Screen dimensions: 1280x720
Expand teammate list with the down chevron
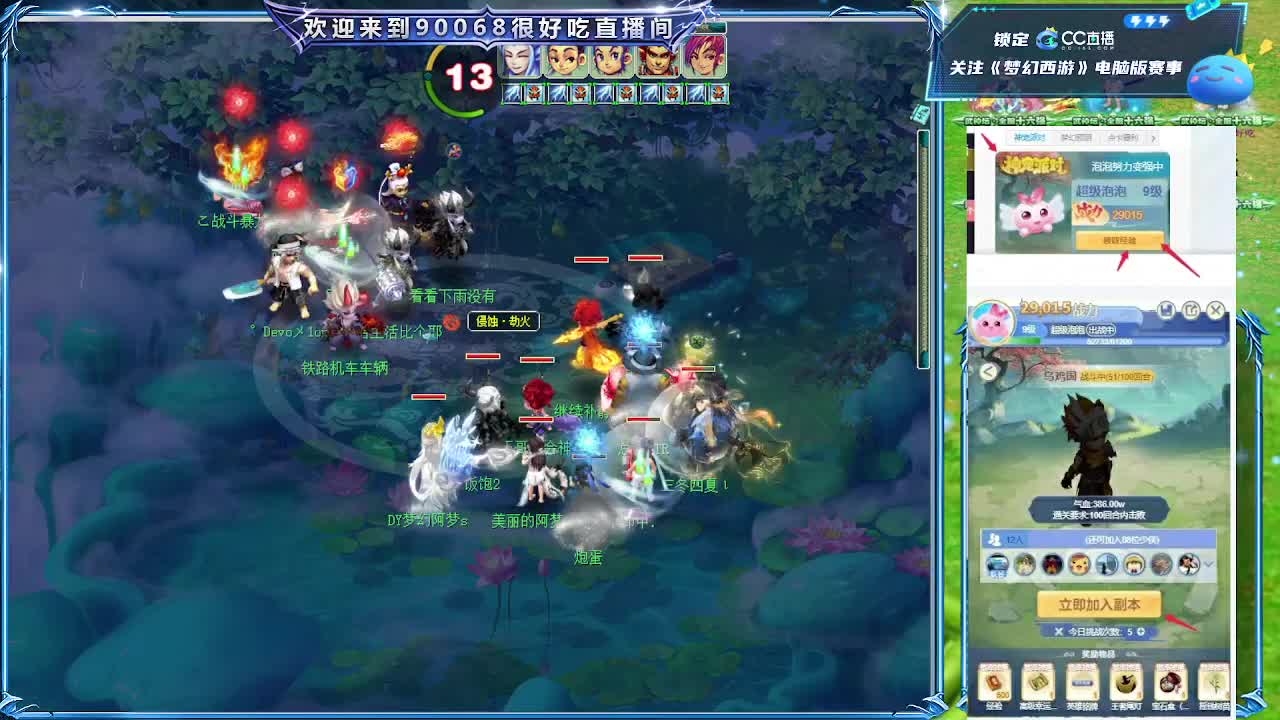(x=1208, y=564)
